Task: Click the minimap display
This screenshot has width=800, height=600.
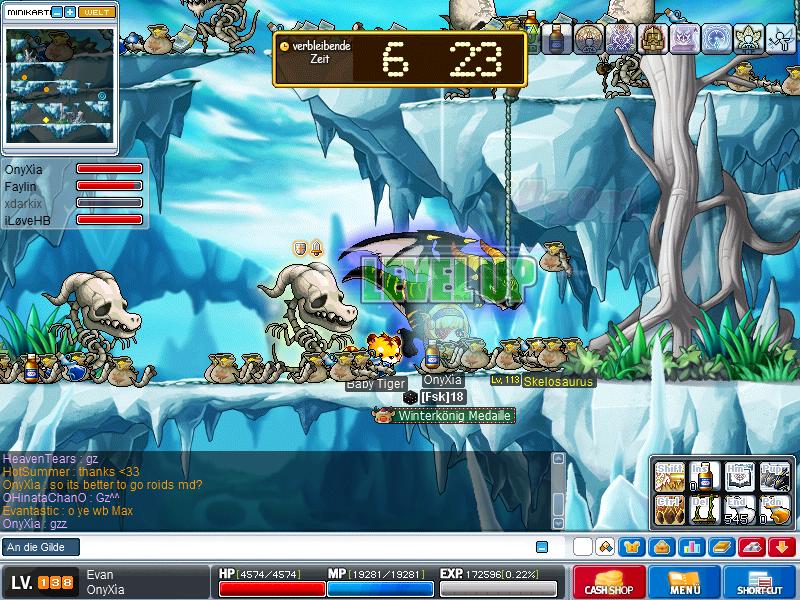Action: pyautogui.click(x=58, y=85)
